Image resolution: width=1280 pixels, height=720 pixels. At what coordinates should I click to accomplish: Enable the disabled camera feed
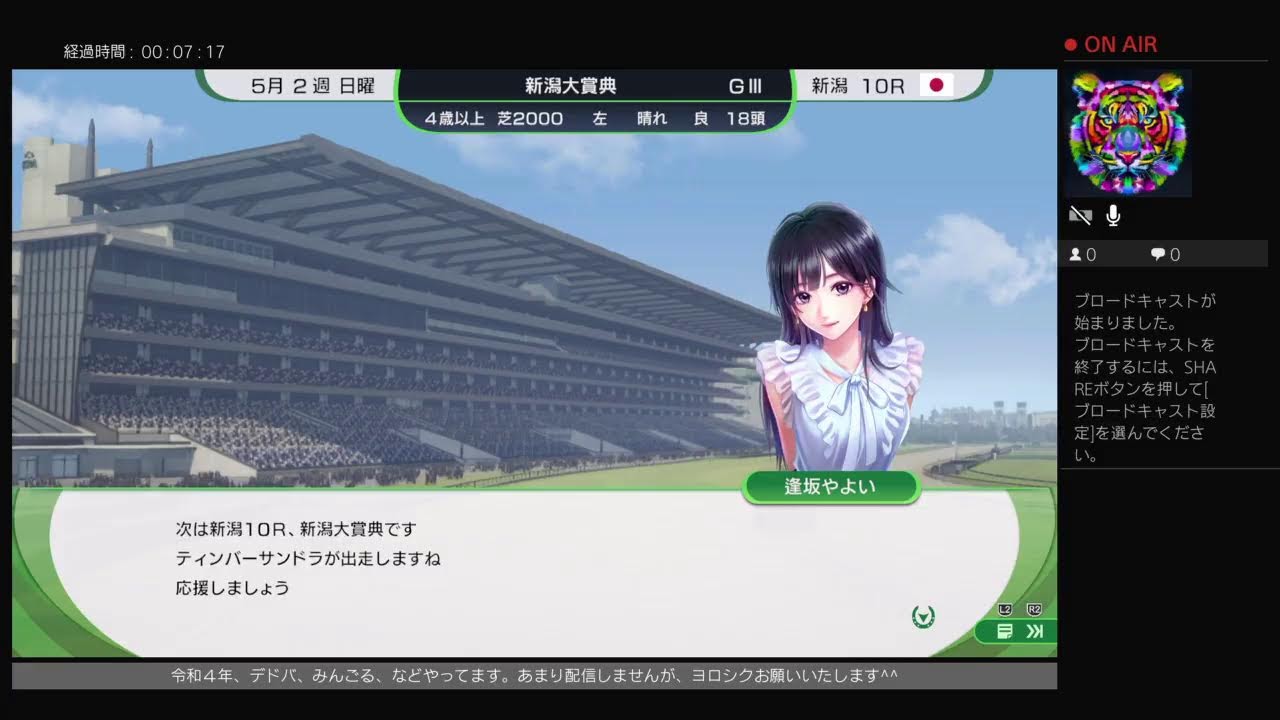1079,214
